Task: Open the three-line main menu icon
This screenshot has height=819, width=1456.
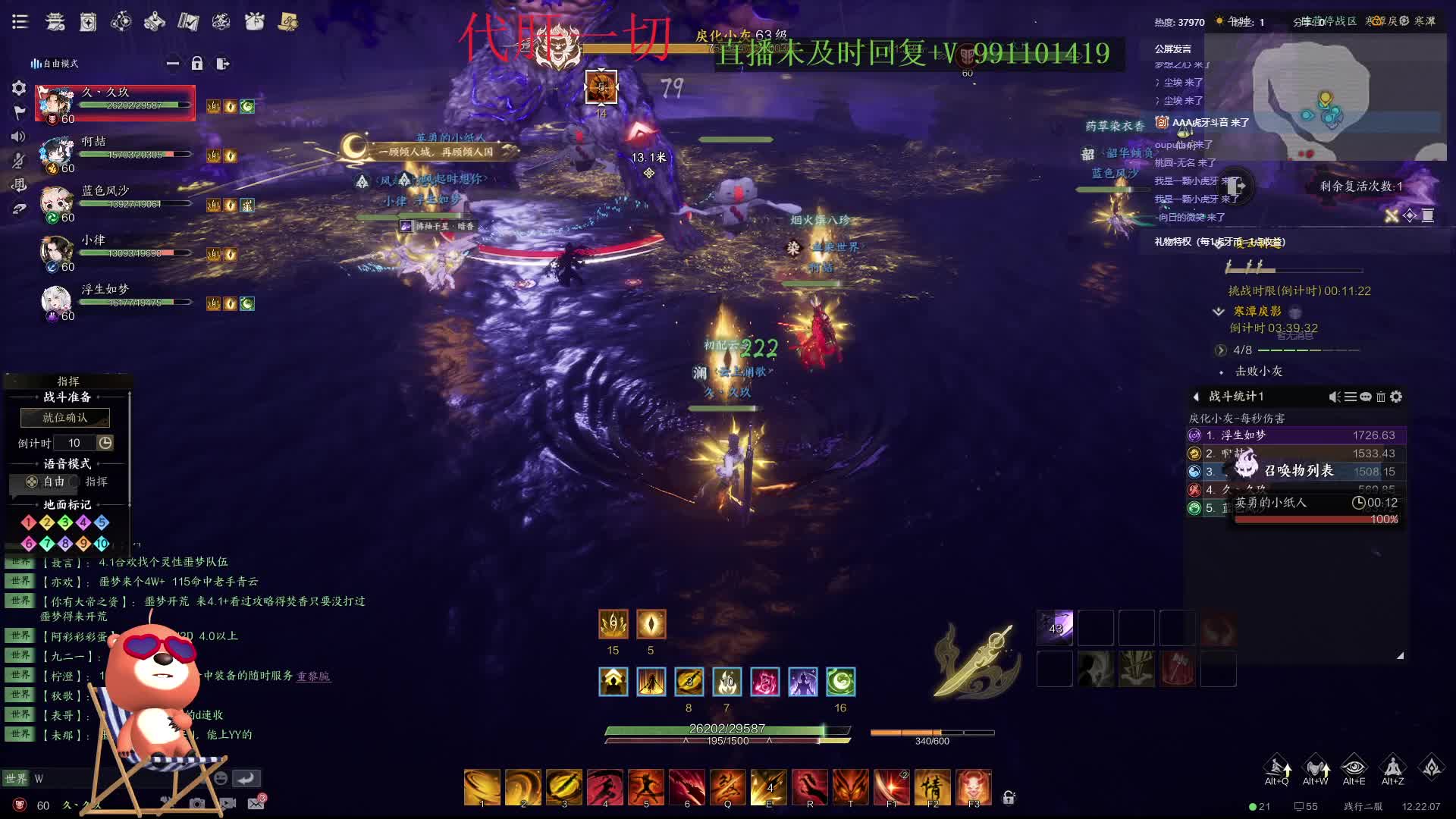Action: tap(20, 22)
